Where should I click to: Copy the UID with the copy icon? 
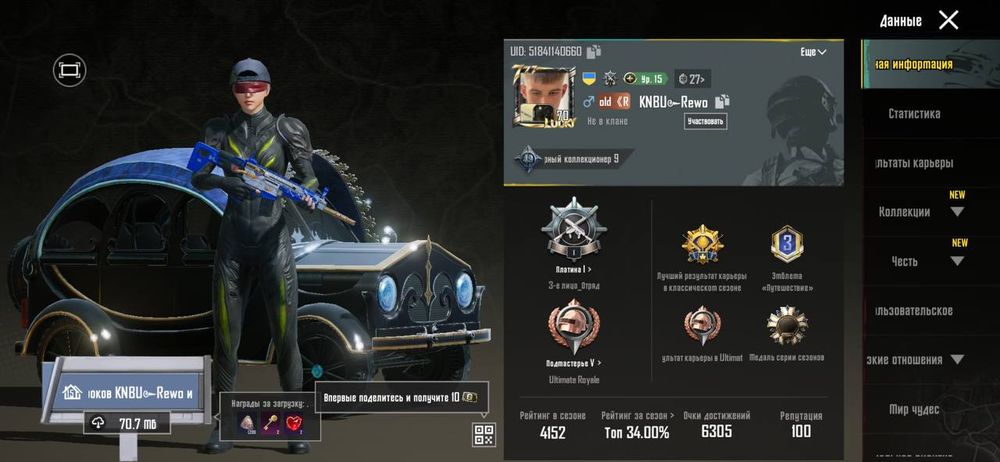pyautogui.click(x=594, y=52)
